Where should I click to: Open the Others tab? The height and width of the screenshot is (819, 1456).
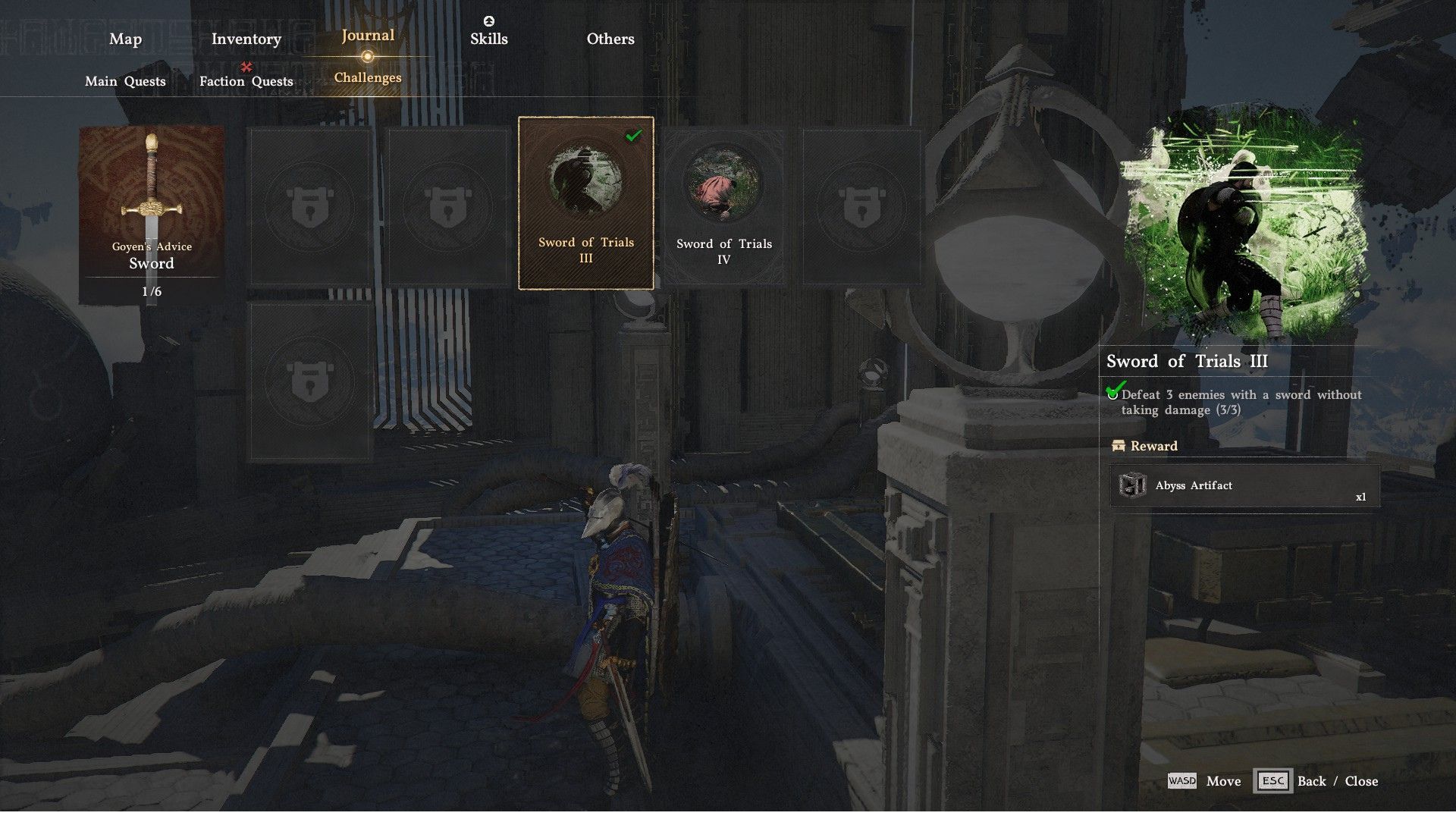(610, 39)
